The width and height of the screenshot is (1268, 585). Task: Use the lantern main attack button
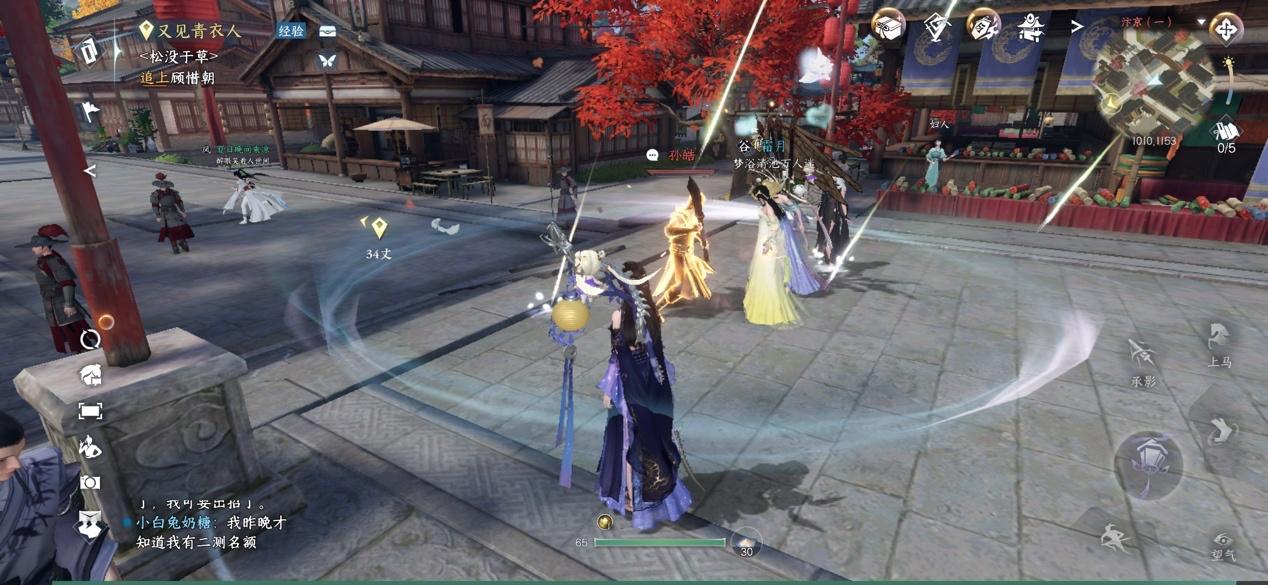coord(1148,464)
